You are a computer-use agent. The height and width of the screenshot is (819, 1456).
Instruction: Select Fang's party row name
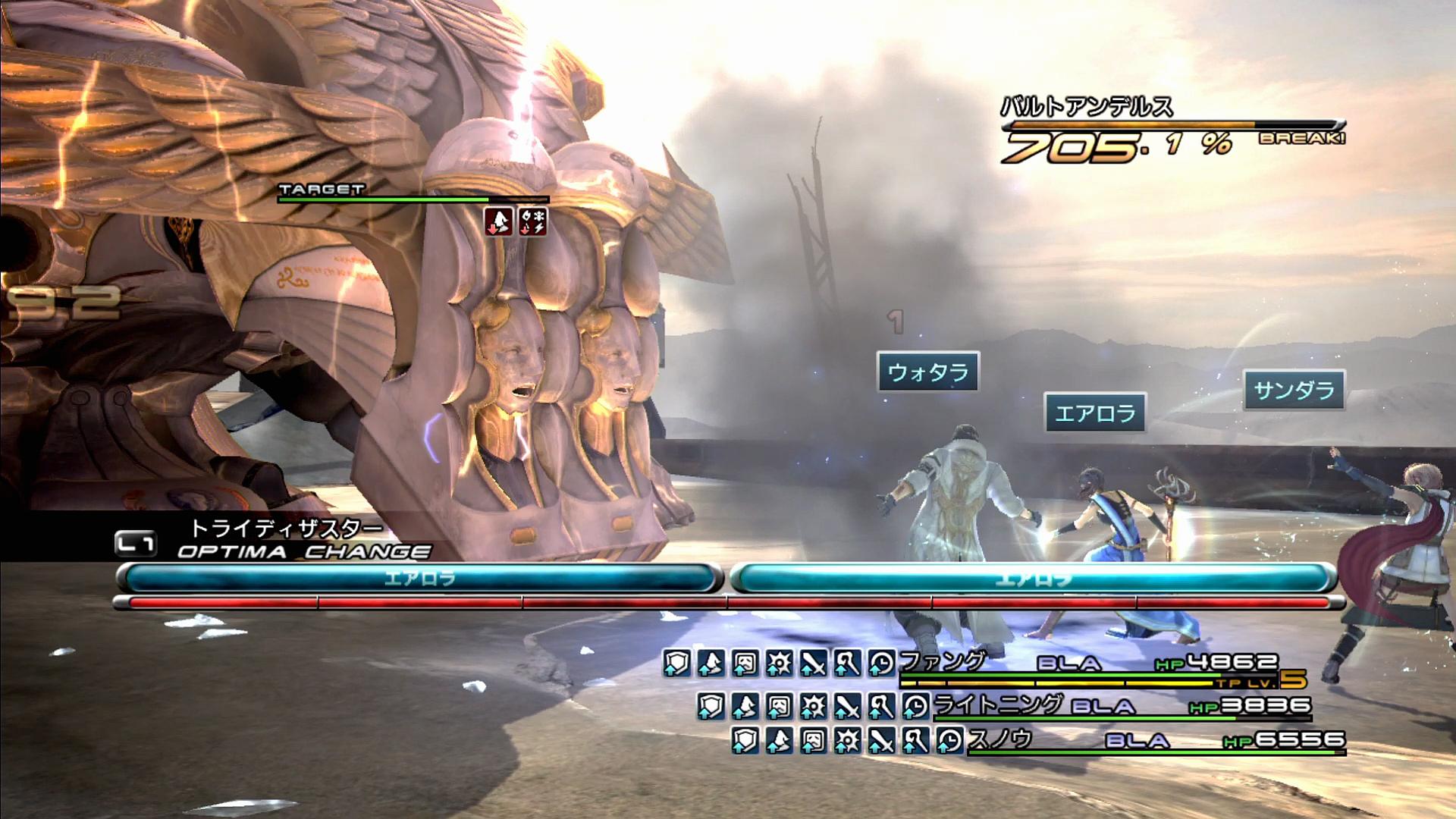click(x=943, y=662)
